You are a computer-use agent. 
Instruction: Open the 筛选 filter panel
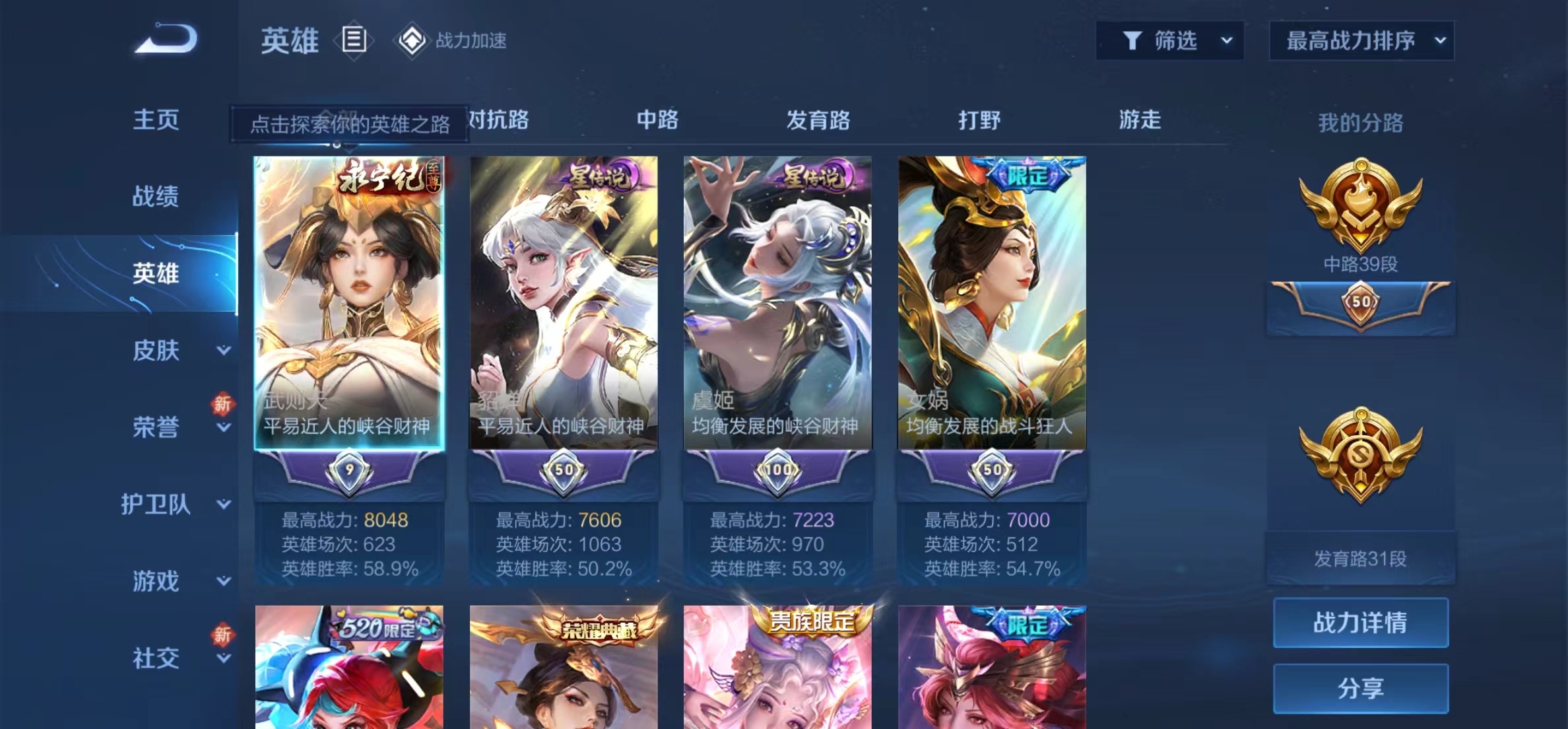click(1170, 40)
